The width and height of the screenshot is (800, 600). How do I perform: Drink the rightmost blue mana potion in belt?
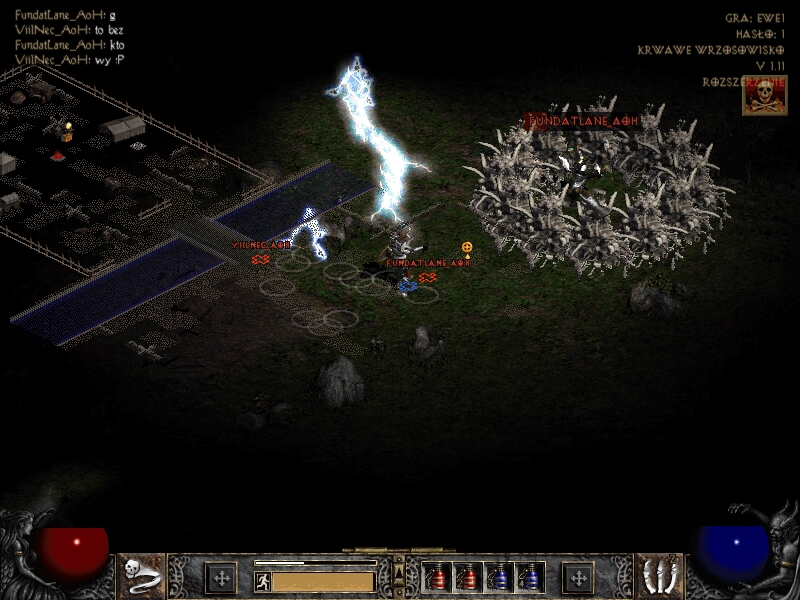[530, 577]
